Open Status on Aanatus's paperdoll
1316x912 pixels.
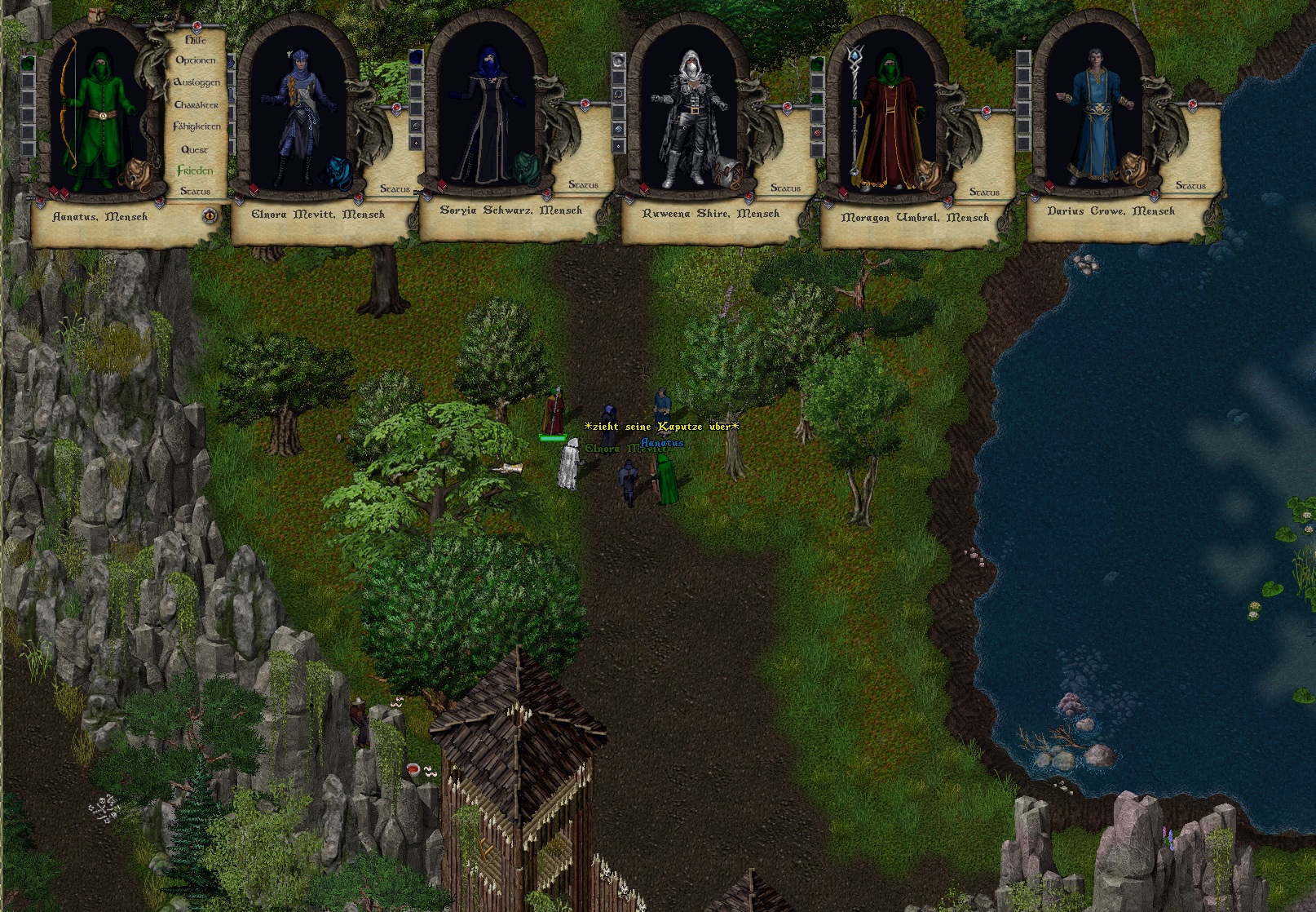click(x=195, y=191)
